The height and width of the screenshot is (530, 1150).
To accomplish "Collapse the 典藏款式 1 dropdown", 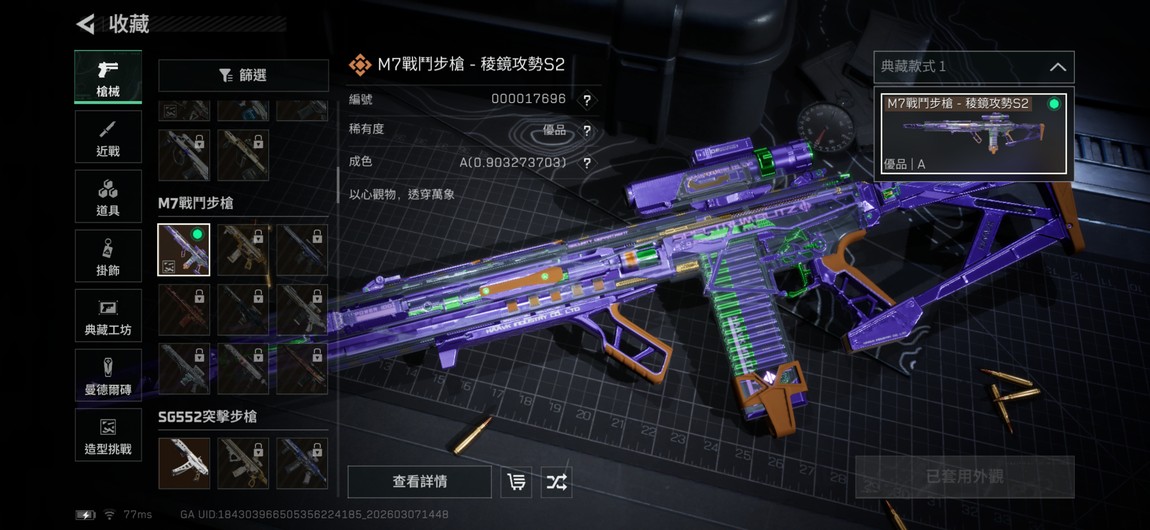I will [1057, 67].
